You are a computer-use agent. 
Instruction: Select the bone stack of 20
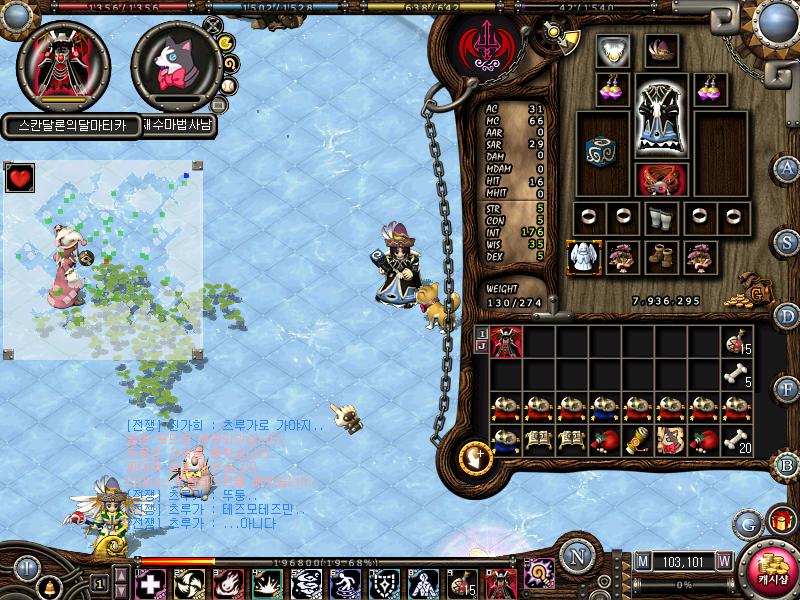[x=738, y=441]
